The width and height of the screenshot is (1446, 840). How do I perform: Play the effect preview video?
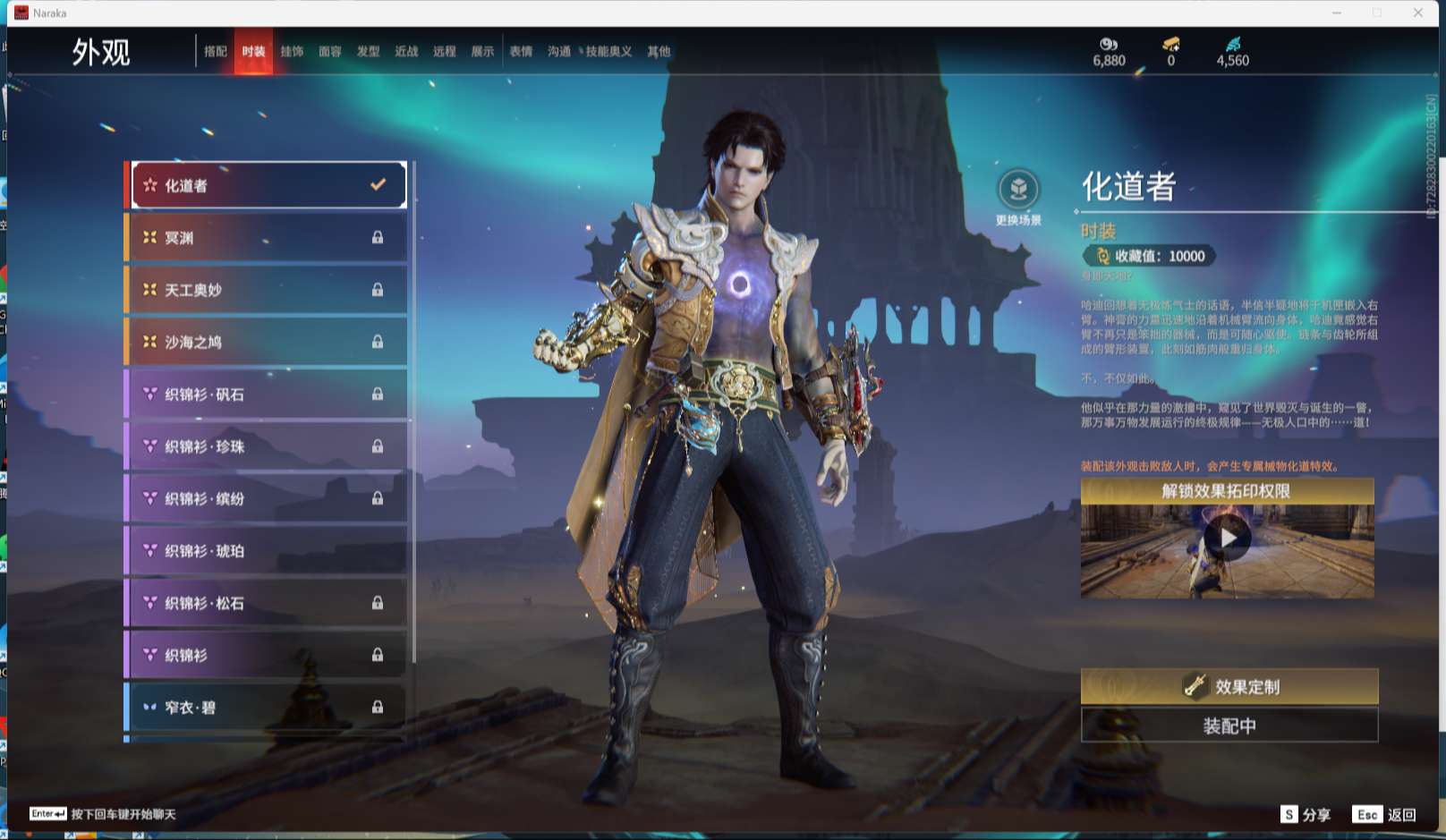coord(1227,539)
